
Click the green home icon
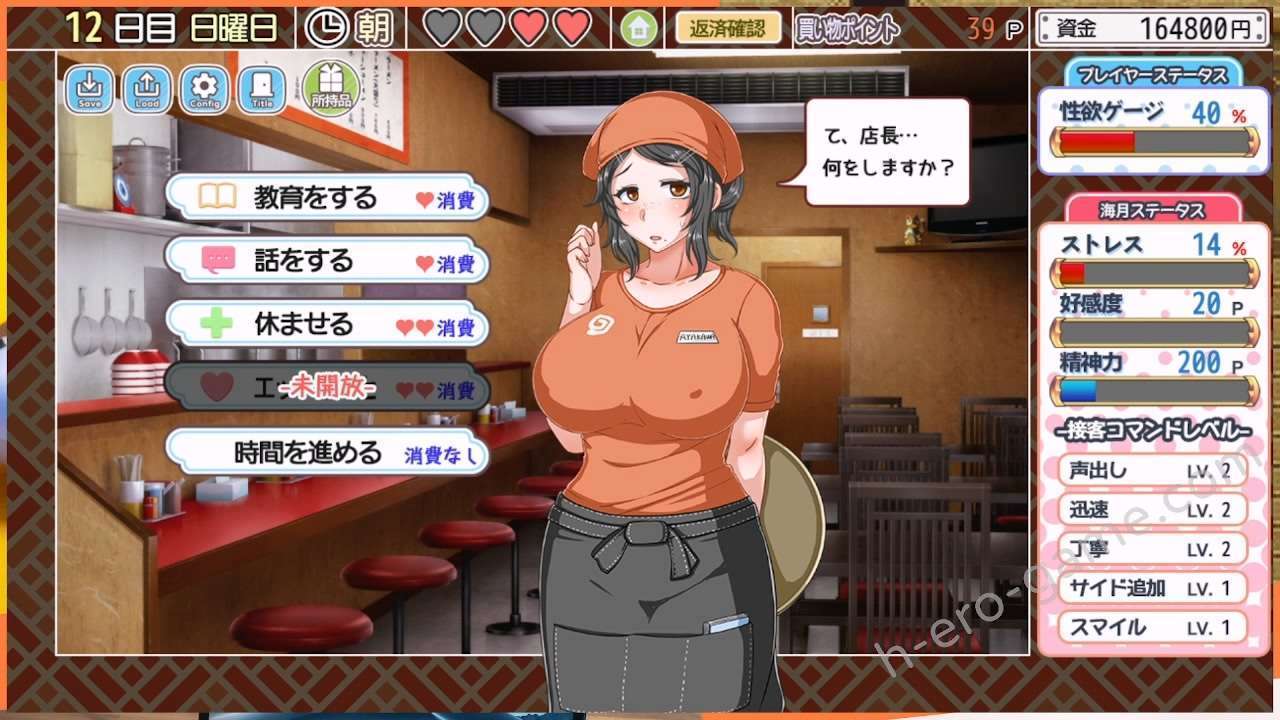(639, 29)
